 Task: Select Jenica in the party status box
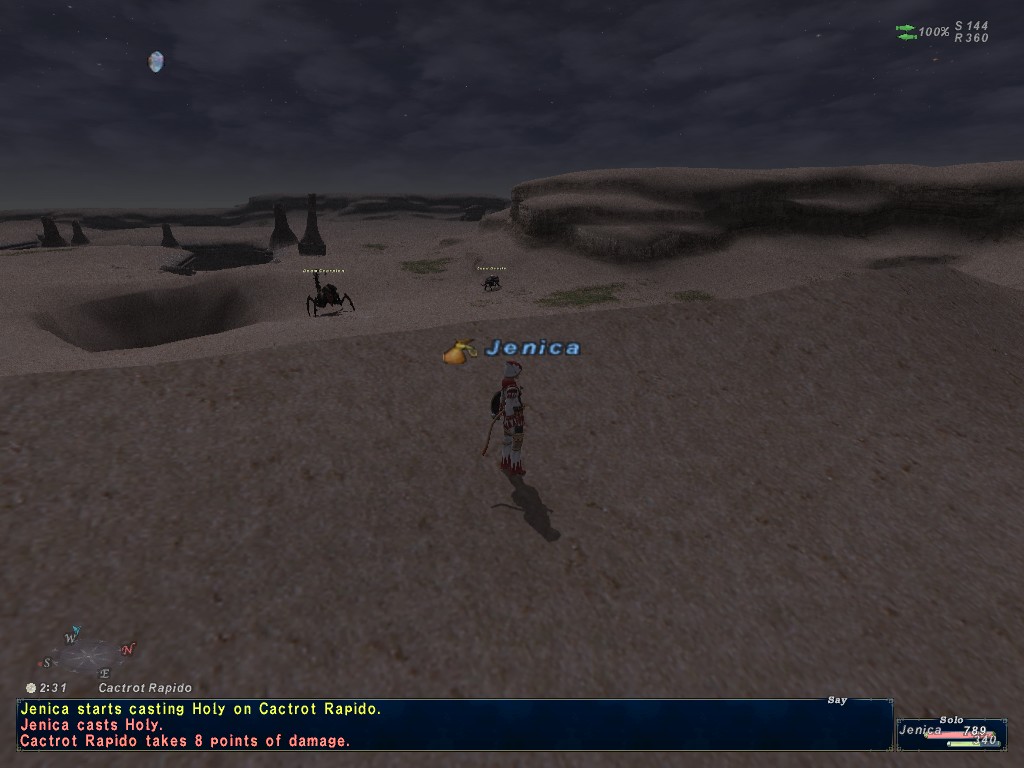[920, 730]
